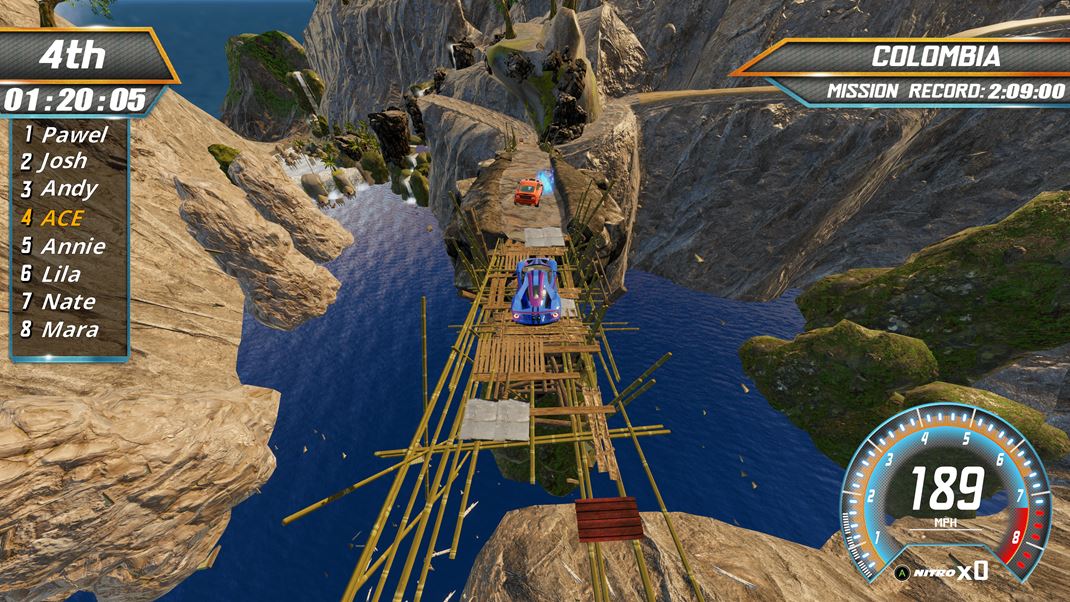Screen dimensions: 1070x602
Task: Click the COLOMBIA track title banner
Action: pyautogui.click(x=934, y=57)
